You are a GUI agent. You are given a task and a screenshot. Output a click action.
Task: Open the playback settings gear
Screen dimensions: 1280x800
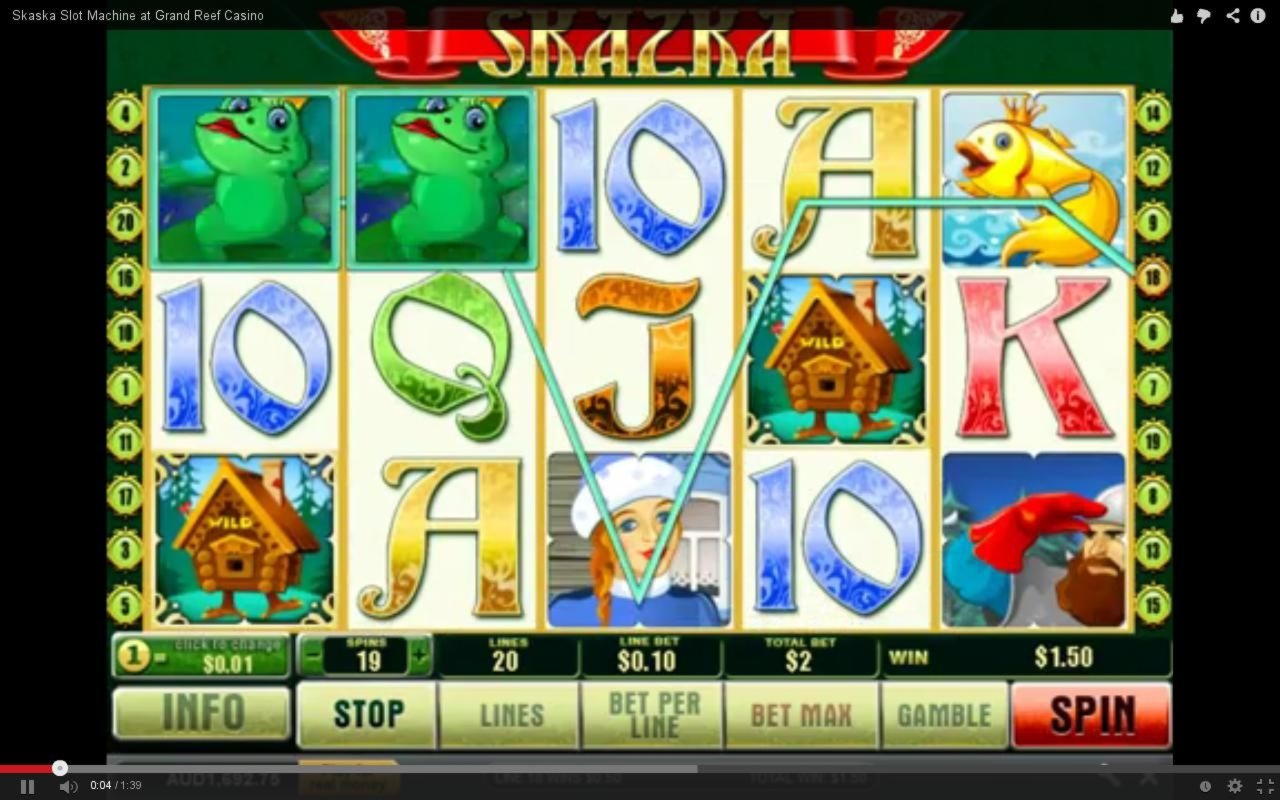[1234, 786]
